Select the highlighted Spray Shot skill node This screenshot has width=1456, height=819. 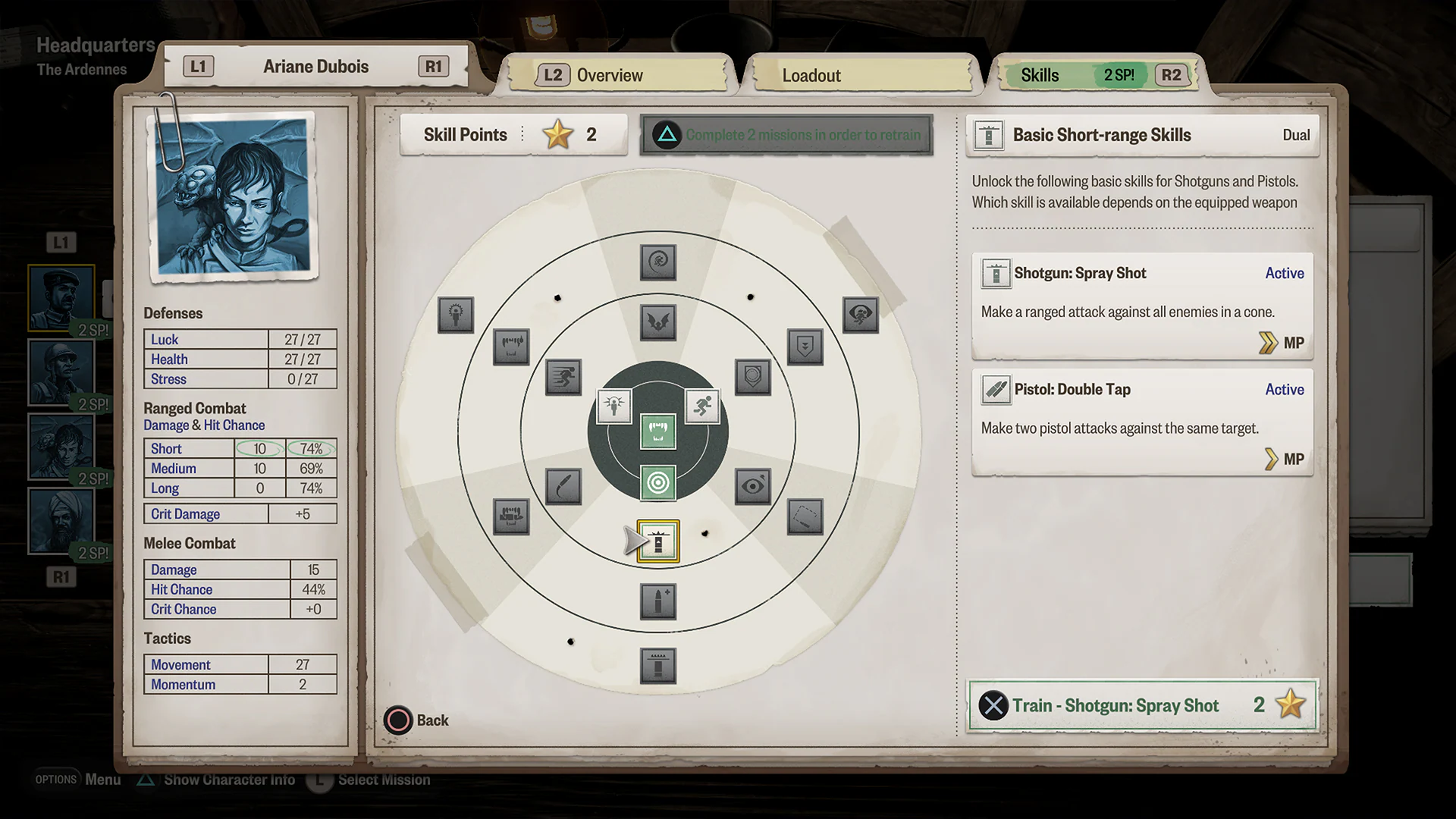tap(657, 541)
